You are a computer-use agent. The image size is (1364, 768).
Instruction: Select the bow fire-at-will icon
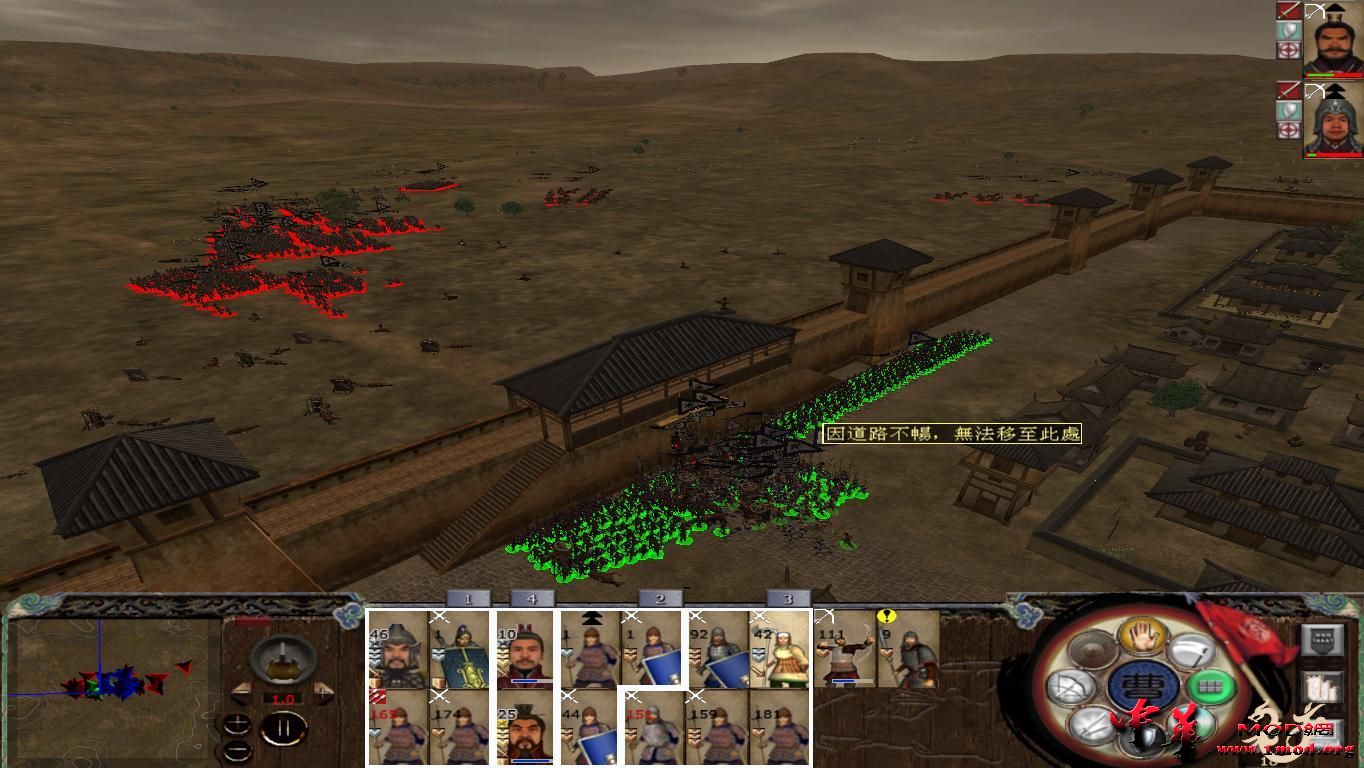[1073, 686]
